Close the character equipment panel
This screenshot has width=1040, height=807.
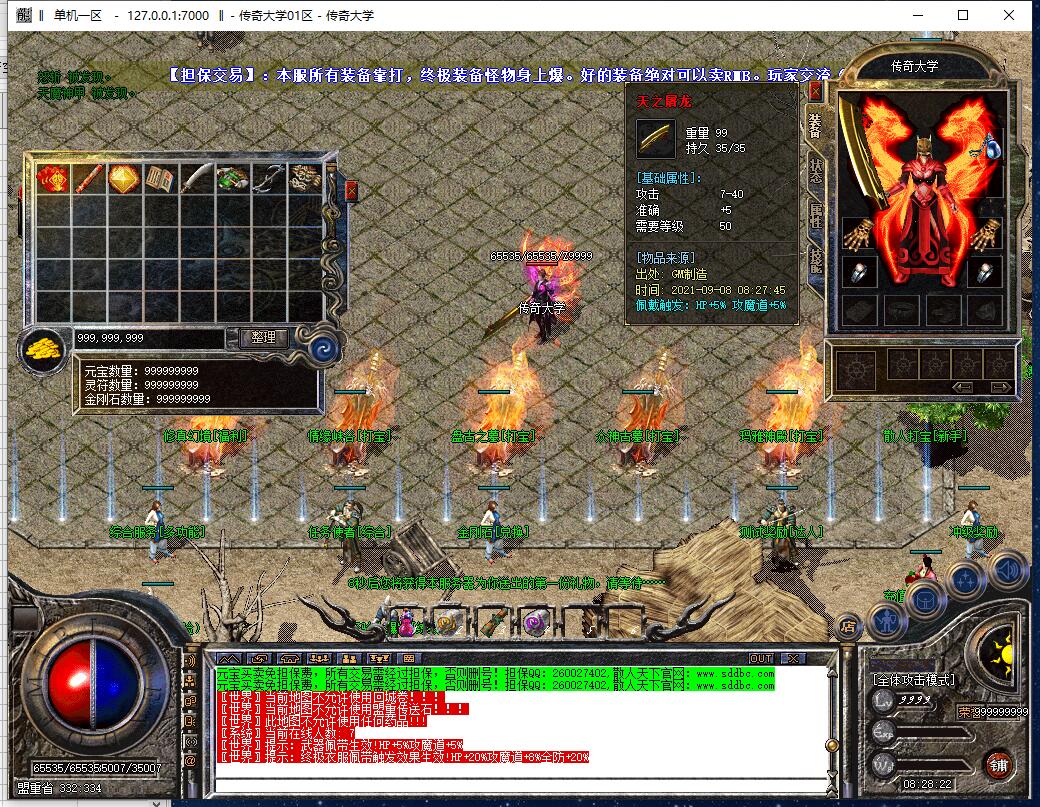815,92
